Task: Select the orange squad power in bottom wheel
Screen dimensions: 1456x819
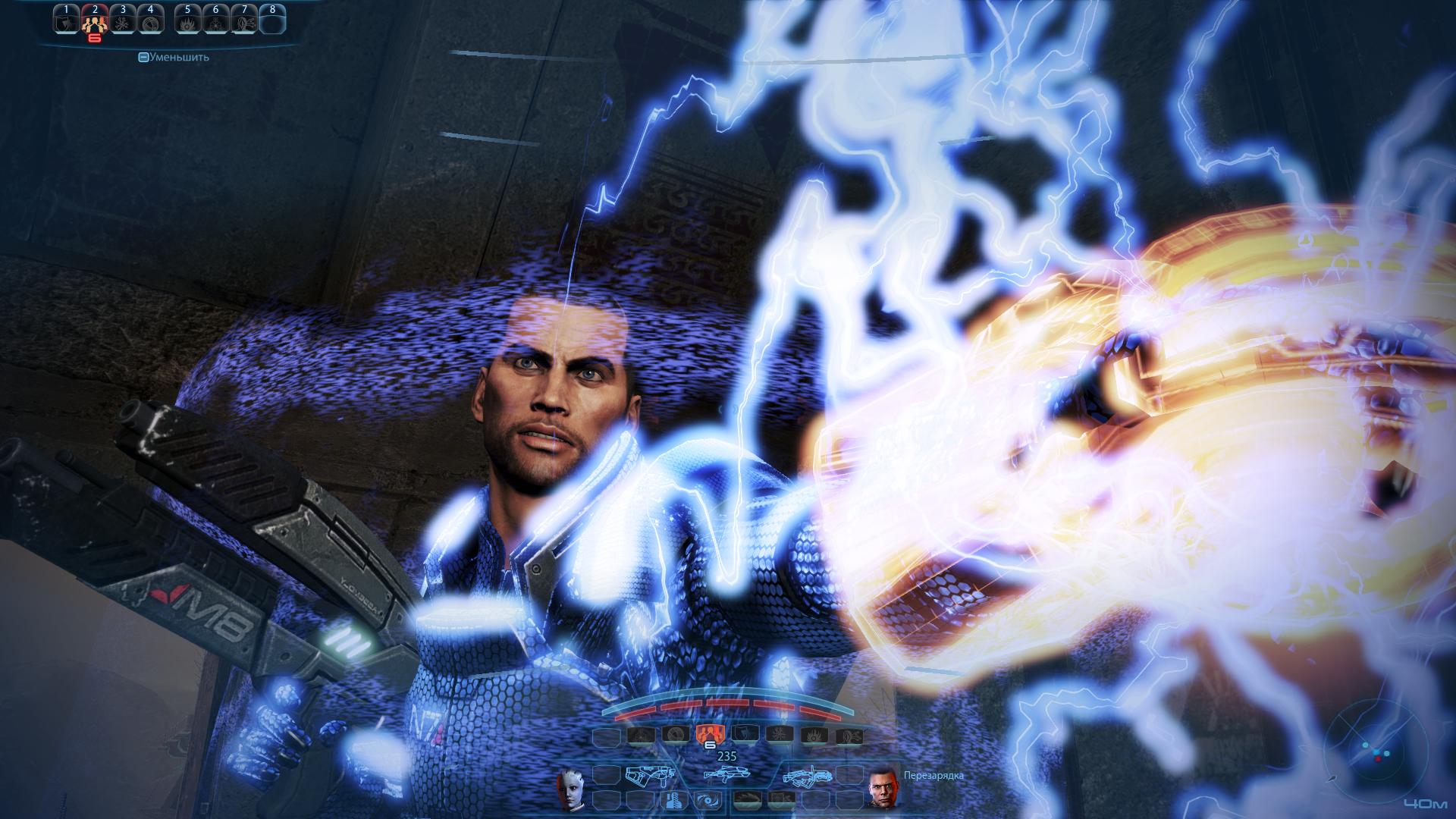Action: click(x=706, y=733)
